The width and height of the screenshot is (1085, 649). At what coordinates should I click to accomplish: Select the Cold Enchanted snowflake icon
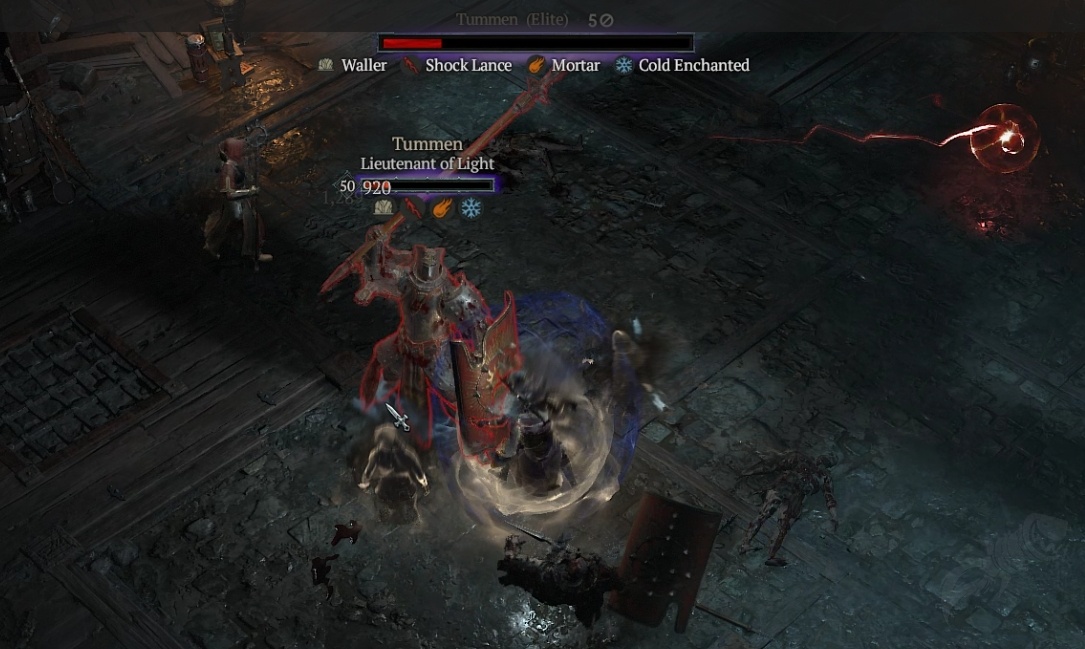[624, 65]
